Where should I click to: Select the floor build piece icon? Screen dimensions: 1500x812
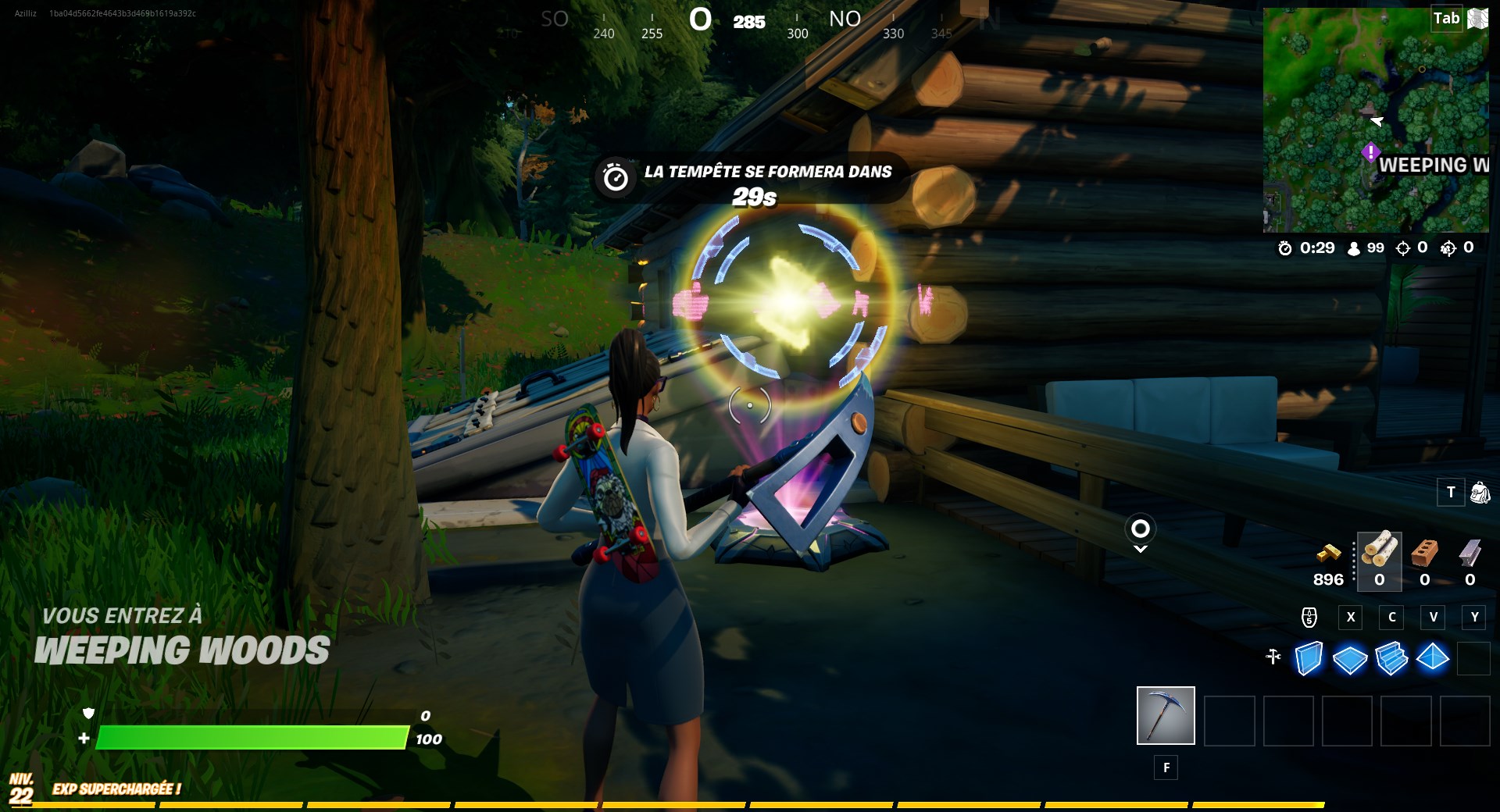[x=1350, y=660]
